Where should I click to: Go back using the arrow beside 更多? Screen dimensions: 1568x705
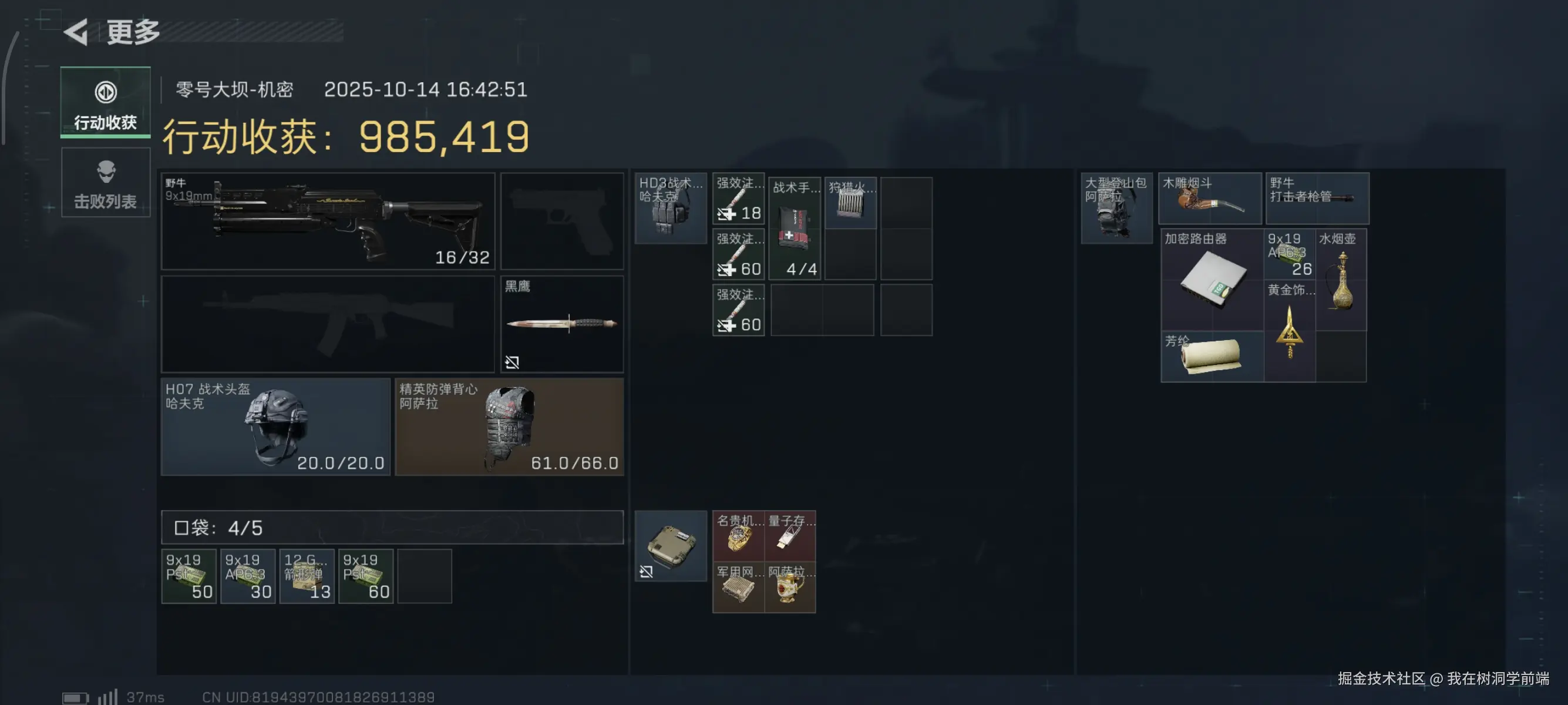click(78, 32)
